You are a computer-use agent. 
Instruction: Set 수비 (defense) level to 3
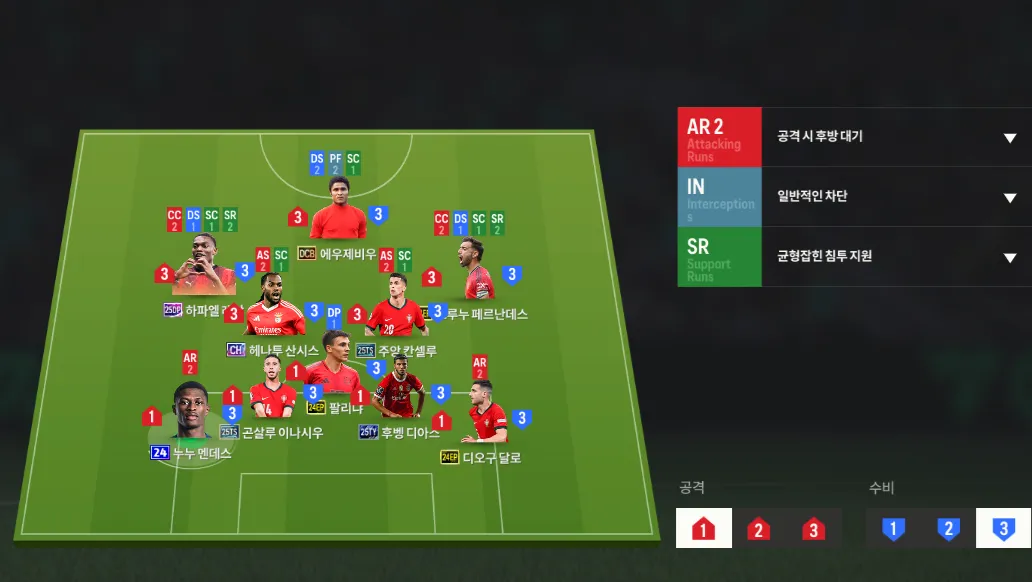[x=1003, y=529]
